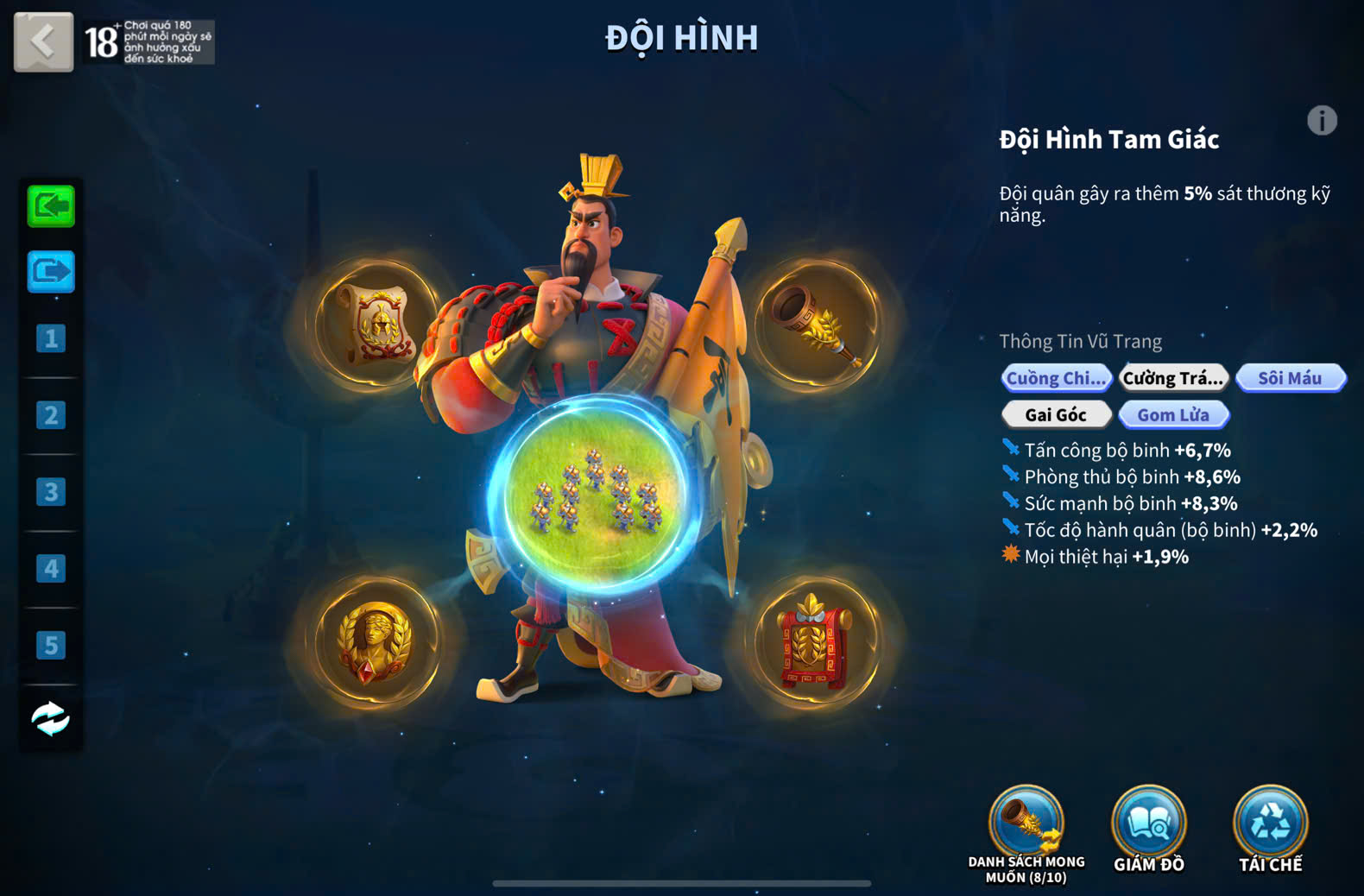Select the Sôi Máu inscription tag
The height and width of the screenshot is (896, 1364).
pyautogui.click(x=1290, y=378)
